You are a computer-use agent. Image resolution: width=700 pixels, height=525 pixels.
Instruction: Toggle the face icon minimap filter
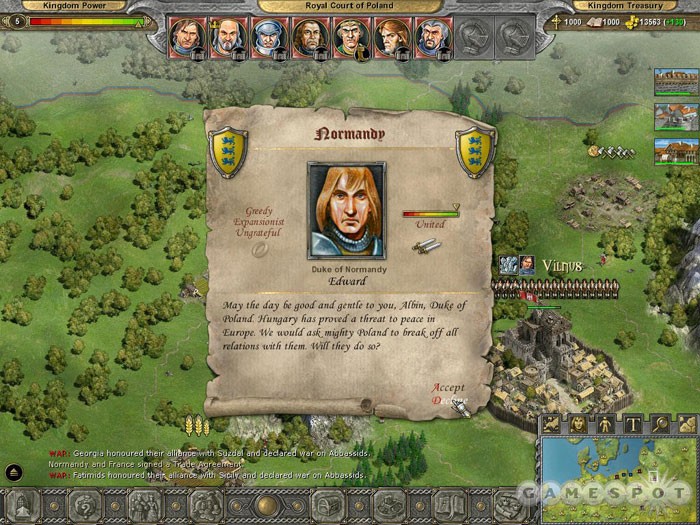(579, 424)
